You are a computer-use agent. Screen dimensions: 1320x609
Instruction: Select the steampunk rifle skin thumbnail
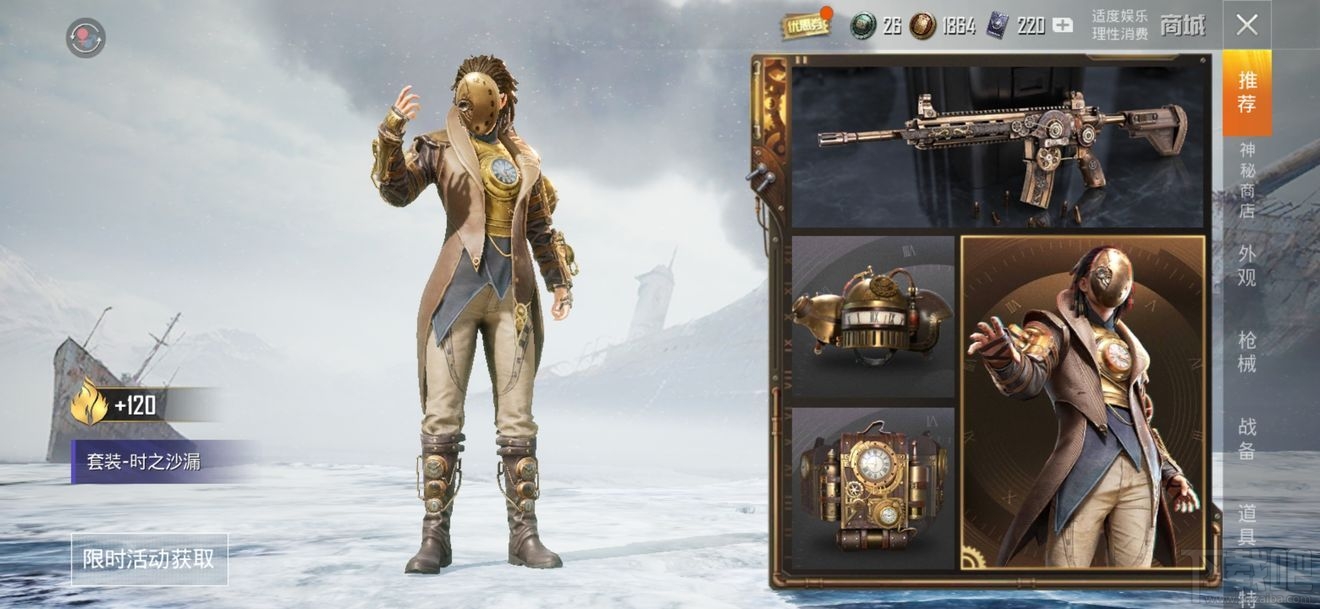(997, 147)
